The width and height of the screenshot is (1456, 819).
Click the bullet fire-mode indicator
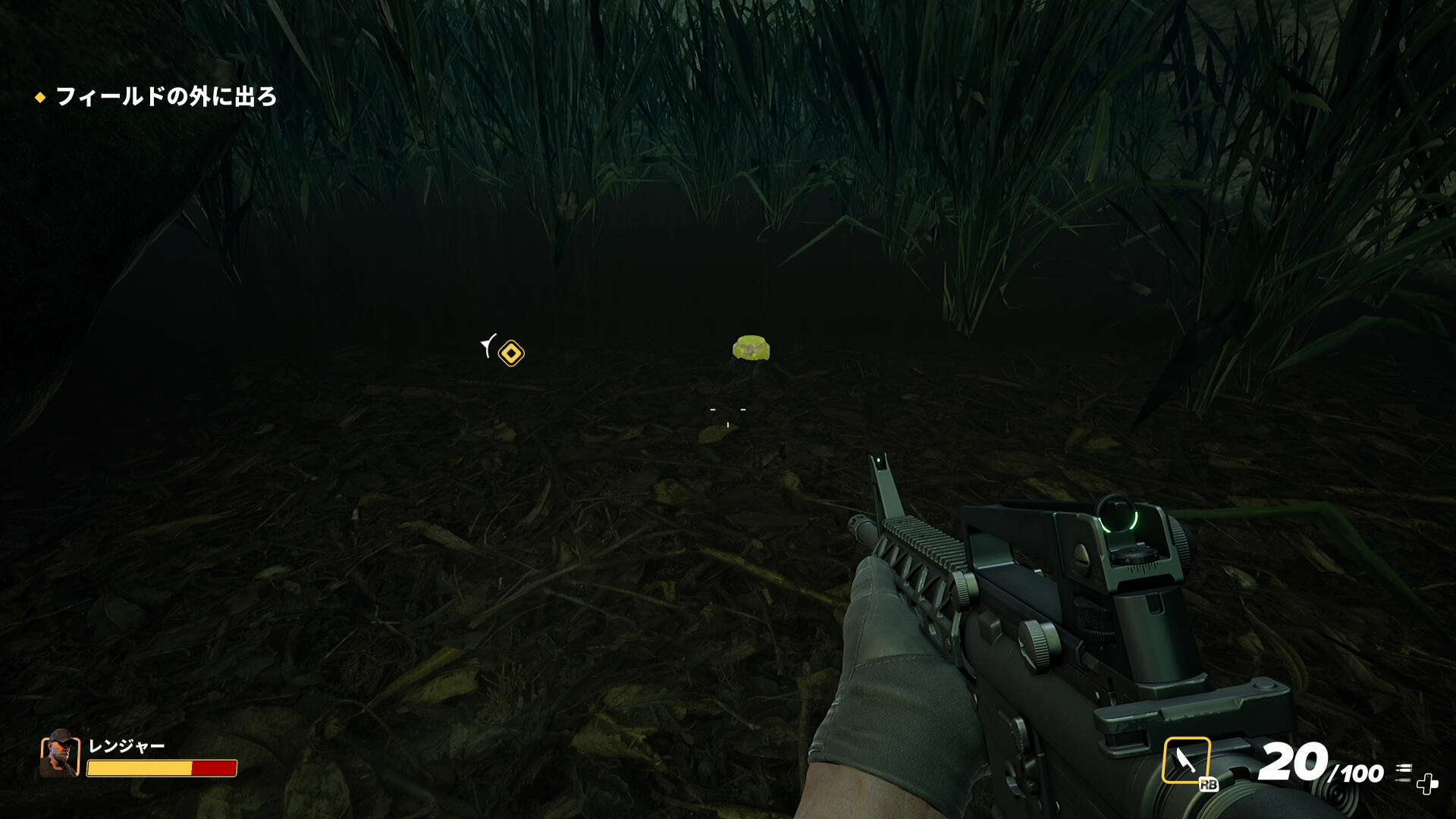coord(1404,771)
